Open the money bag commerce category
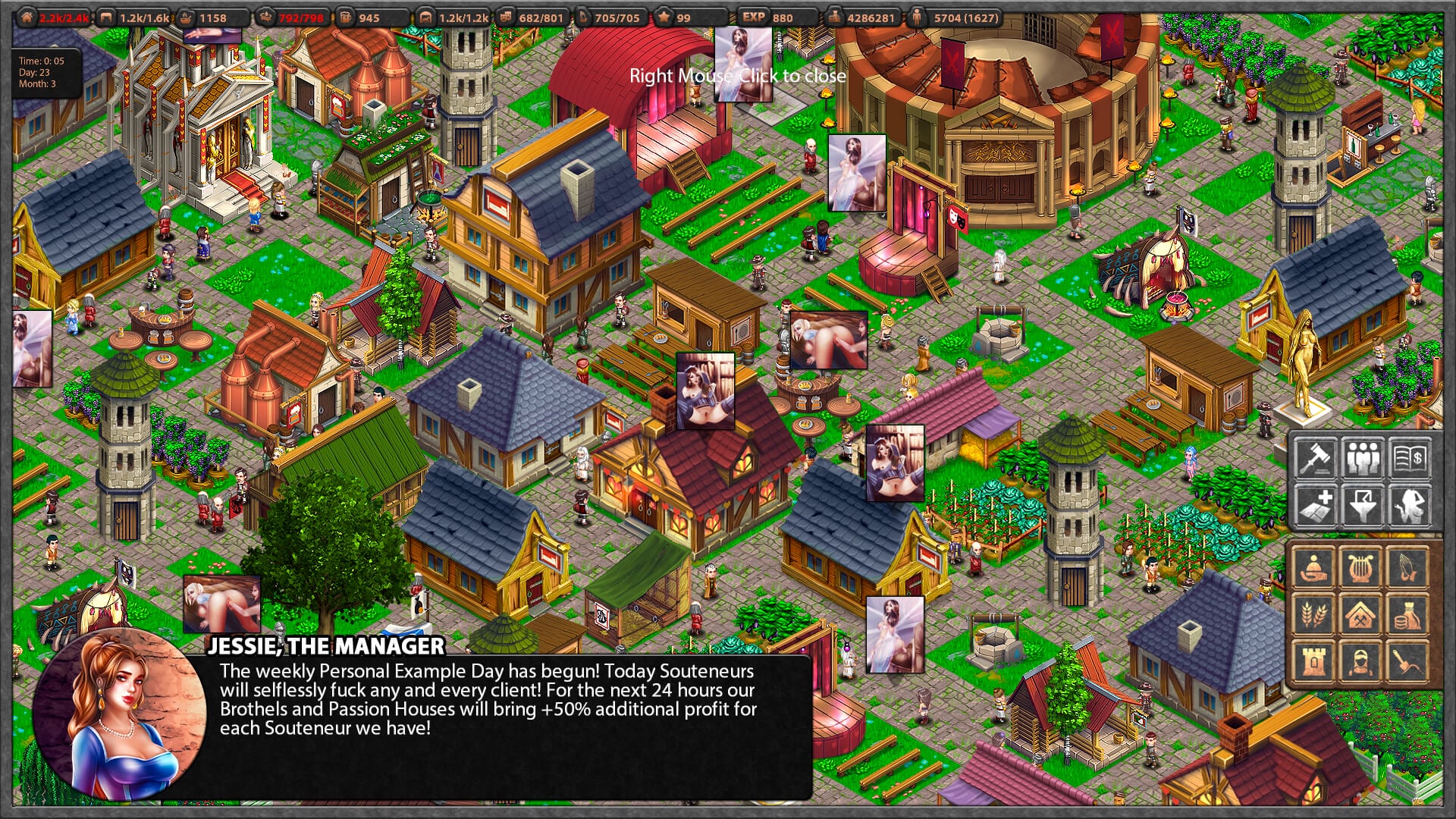1456x819 pixels. [1407, 613]
